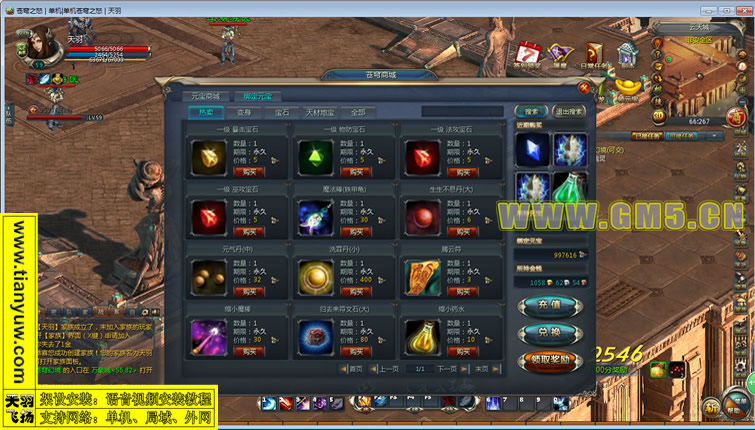
Task: Switch to the 元宝商城 shop tab
Action: pos(206,97)
